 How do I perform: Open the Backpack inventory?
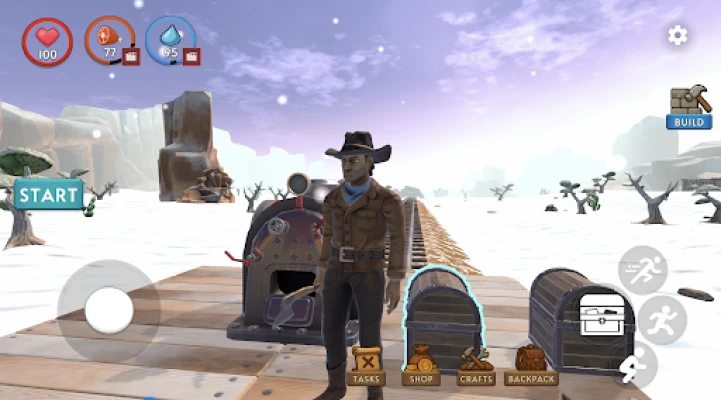pos(531,365)
